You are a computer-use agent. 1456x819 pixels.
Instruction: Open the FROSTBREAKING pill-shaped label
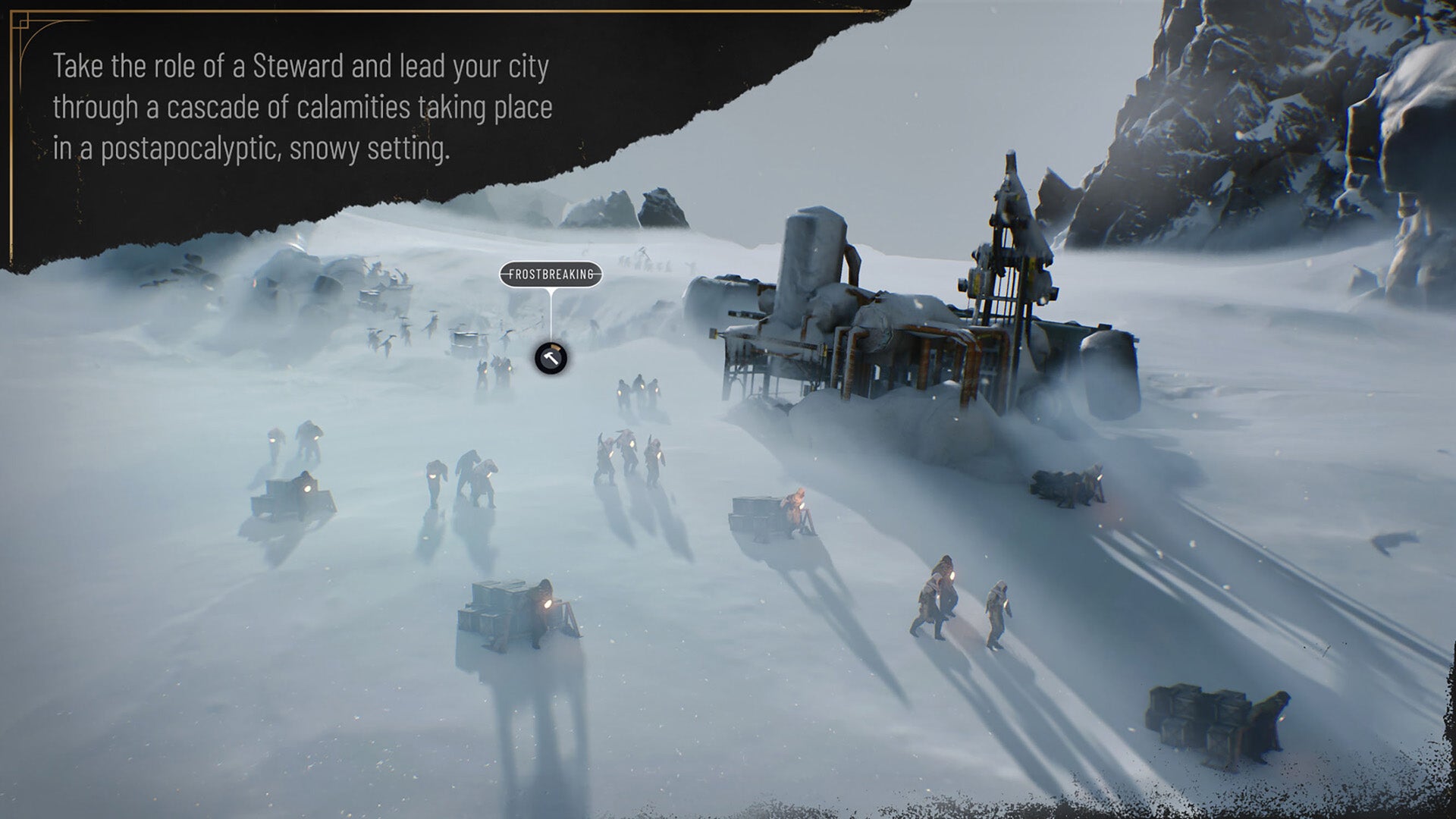(x=551, y=274)
